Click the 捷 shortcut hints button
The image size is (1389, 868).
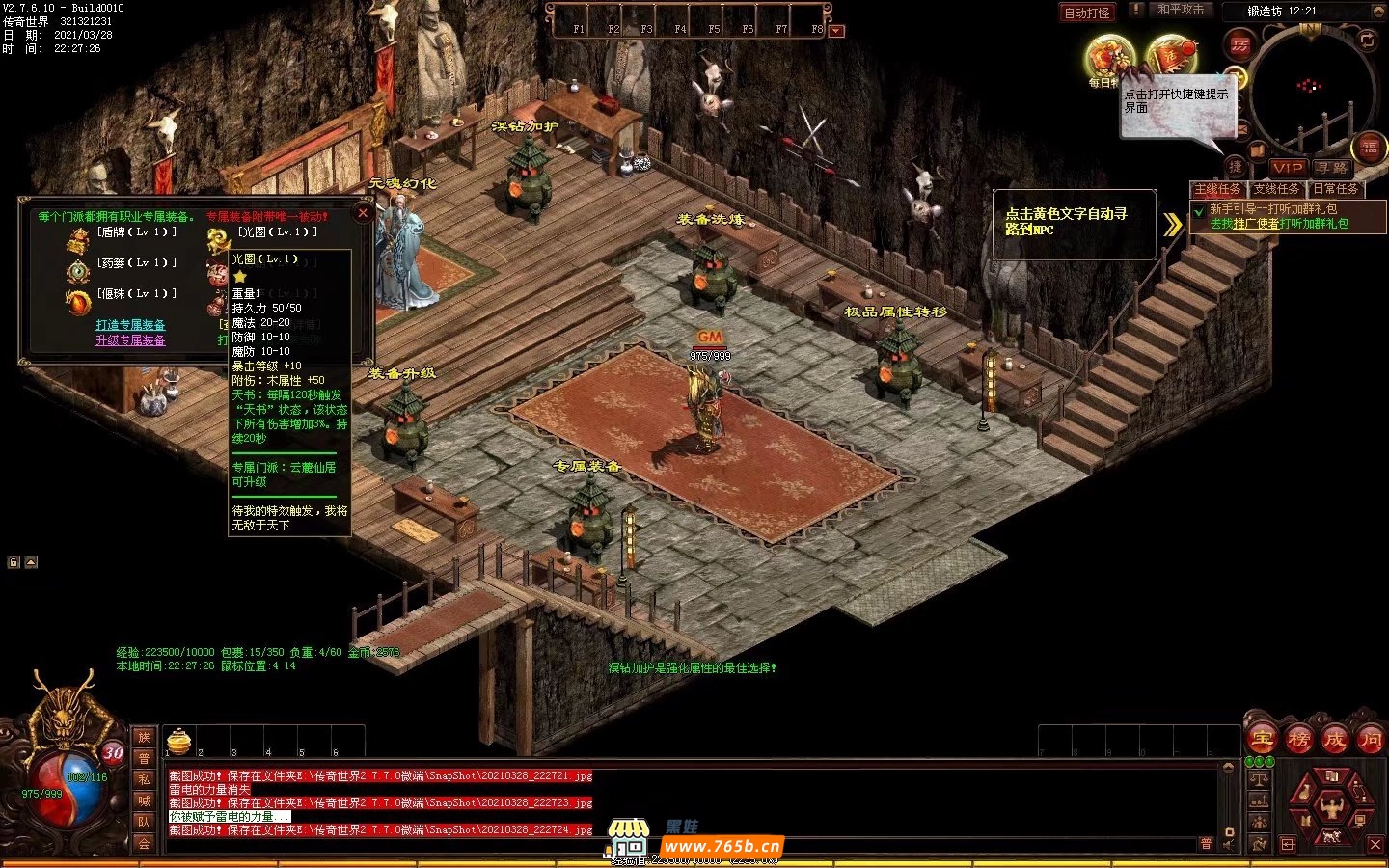pyautogui.click(x=1236, y=167)
